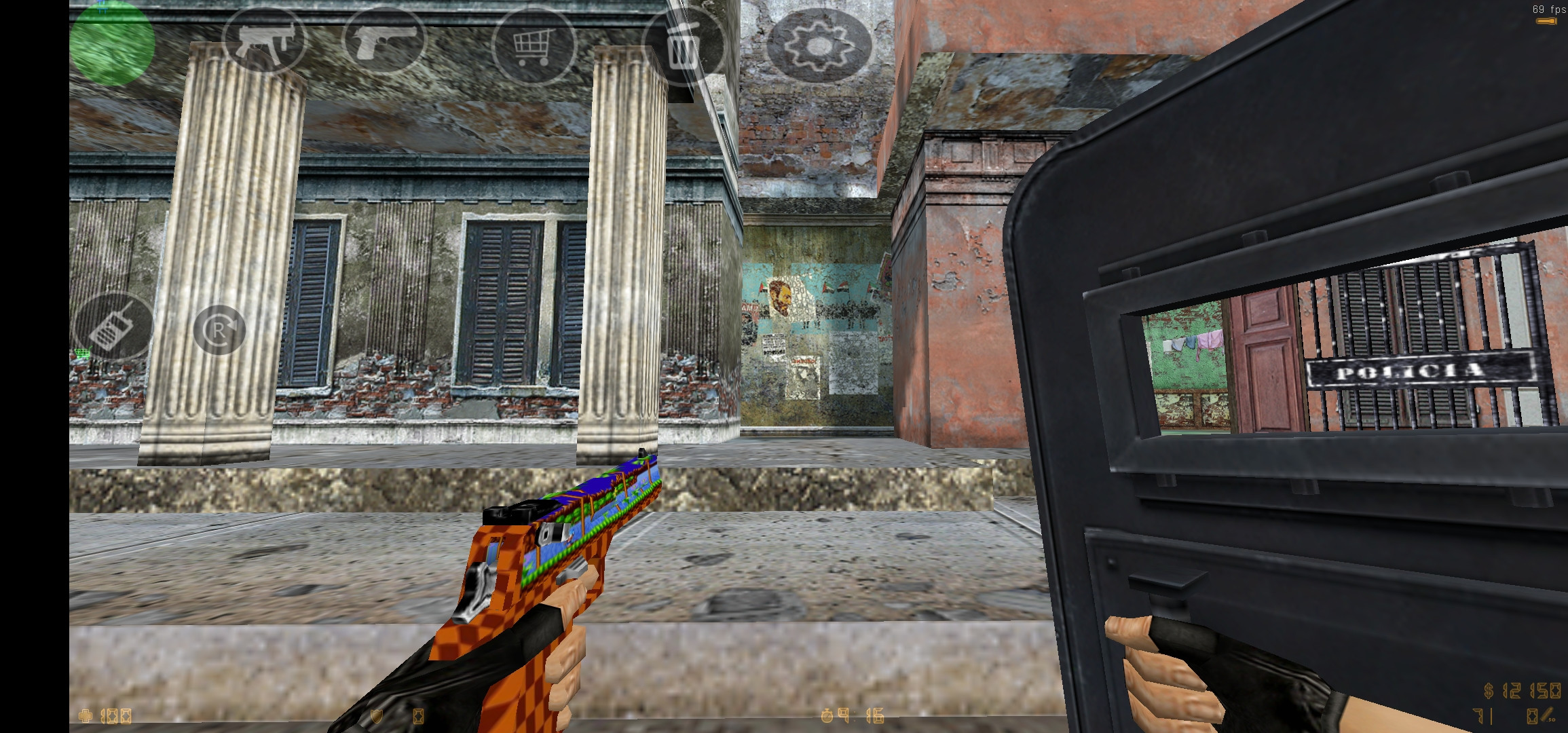The width and height of the screenshot is (1568, 733).
Task: Tap the armor value next to shield
Action: 419,717
